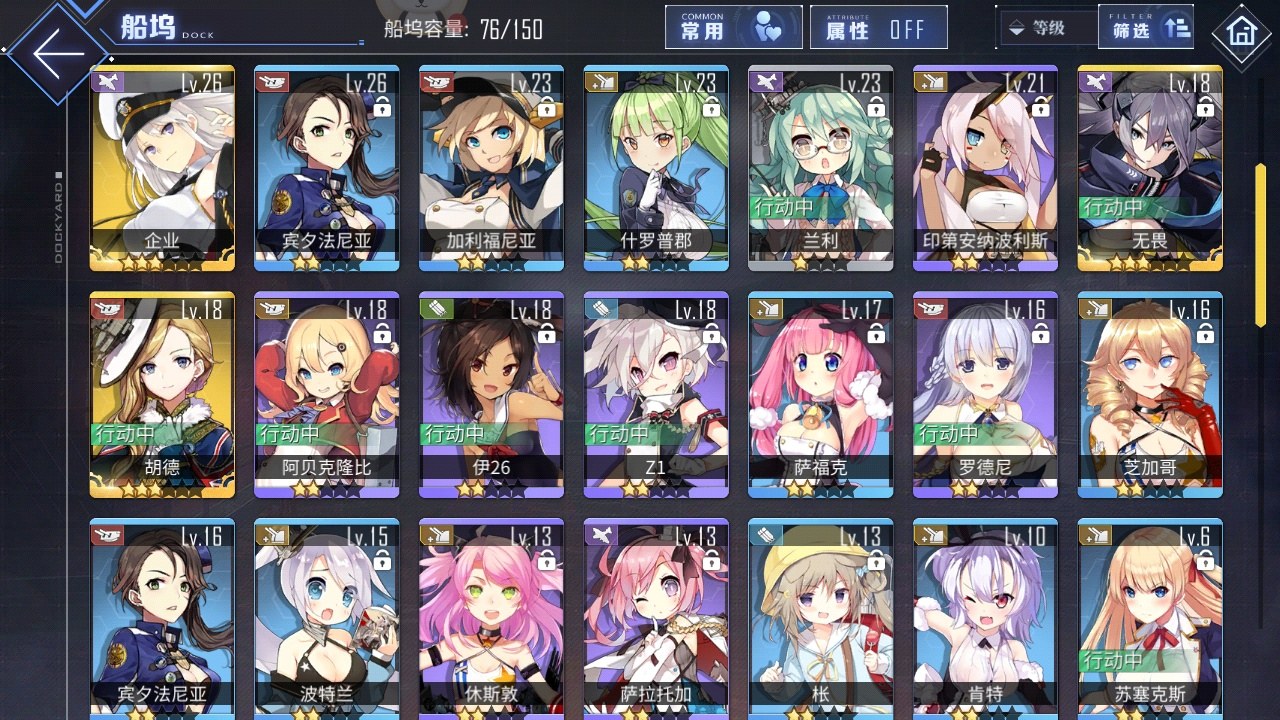The width and height of the screenshot is (1280, 720).
Task: Go back using the arrow button
Action: click(58, 54)
